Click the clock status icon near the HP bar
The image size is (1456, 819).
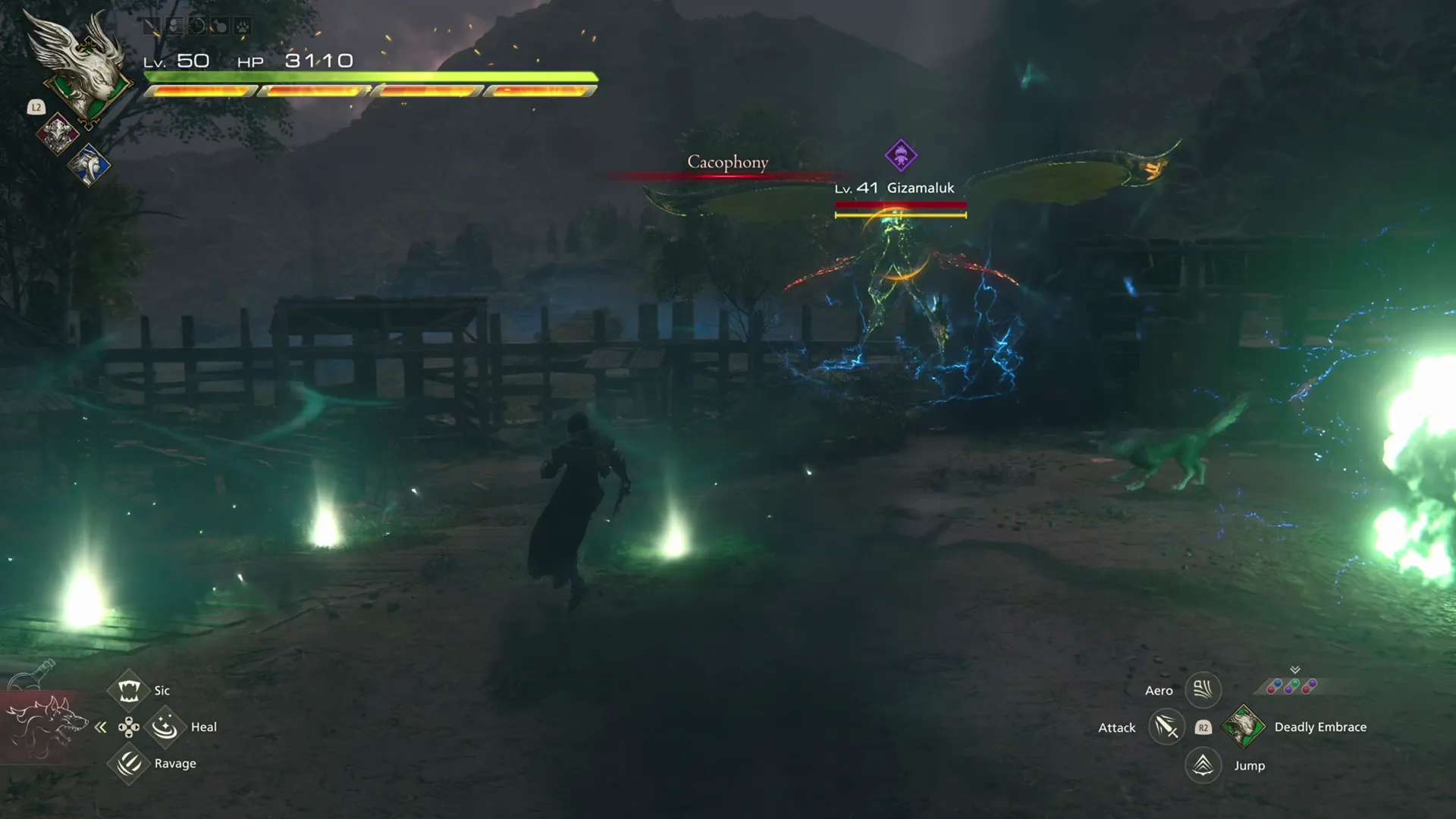pos(197,27)
